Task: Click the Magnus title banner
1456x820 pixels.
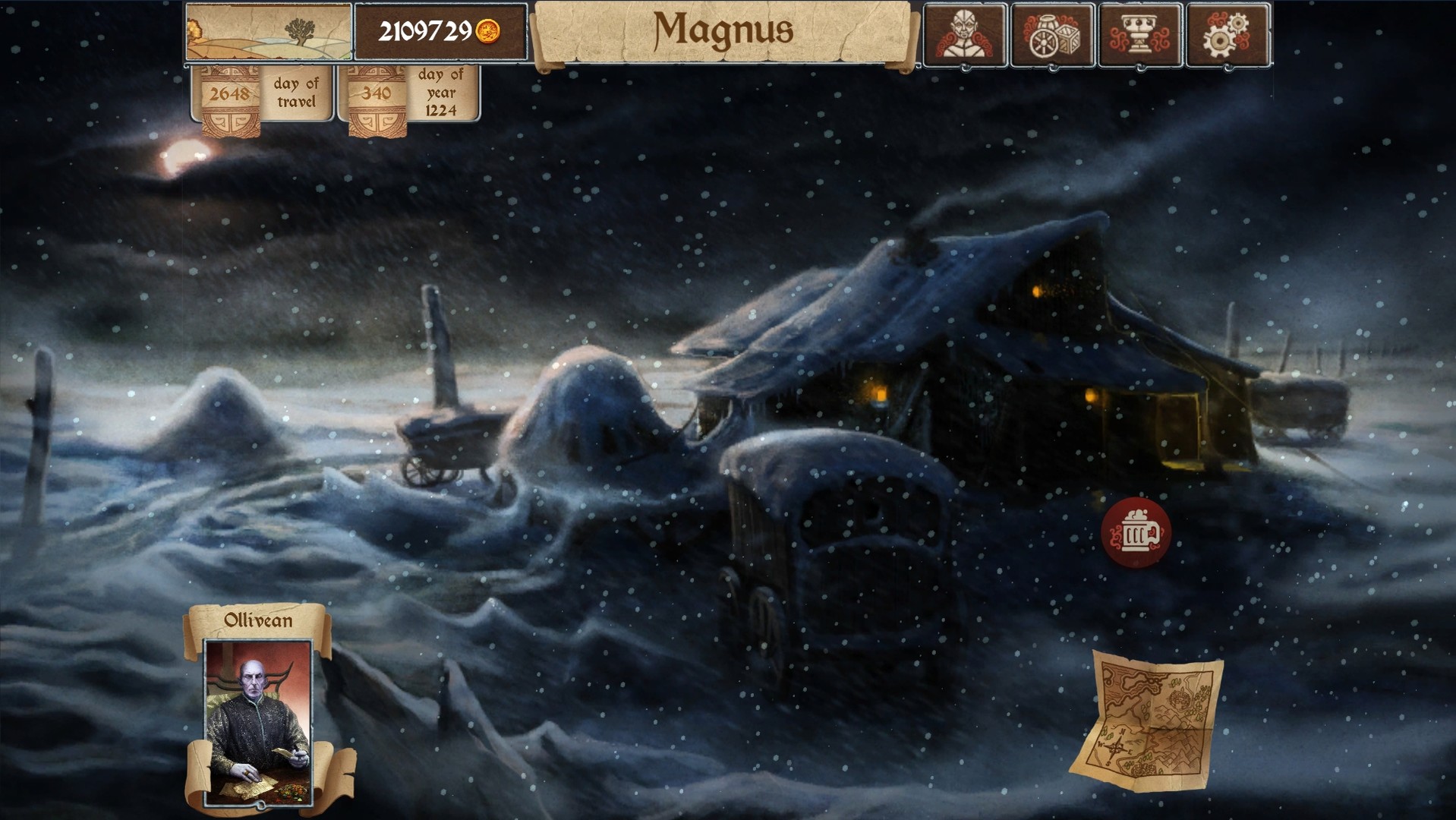Action: point(725,32)
